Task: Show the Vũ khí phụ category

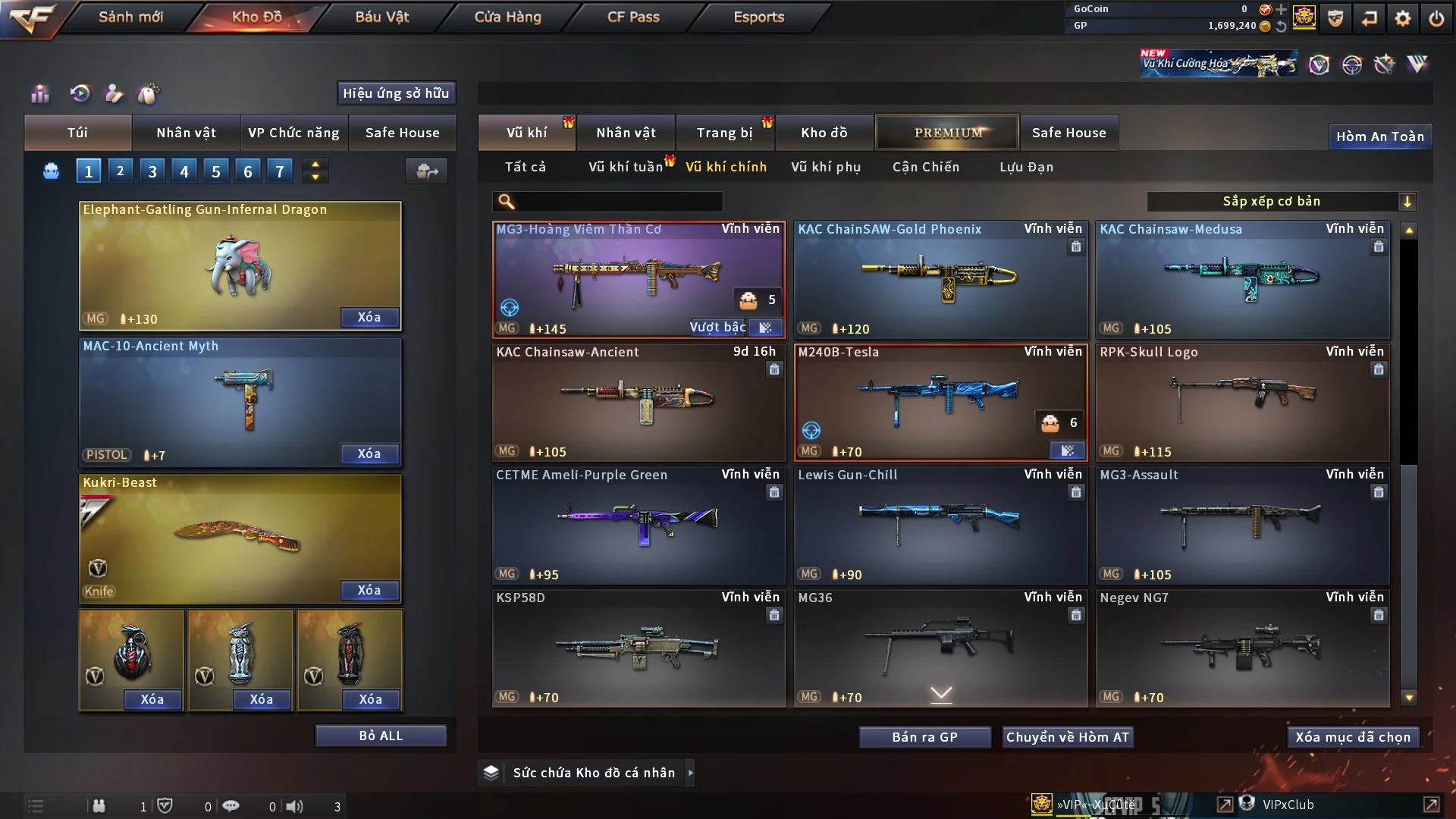Action: pyautogui.click(x=826, y=167)
